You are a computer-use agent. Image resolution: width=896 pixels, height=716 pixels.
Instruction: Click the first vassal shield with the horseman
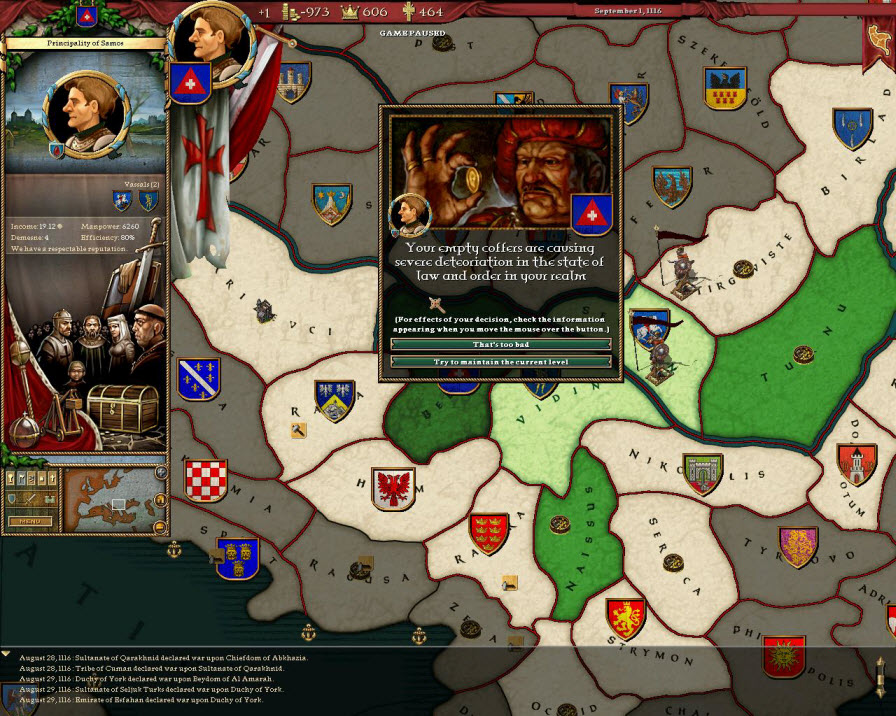[123, 201]
